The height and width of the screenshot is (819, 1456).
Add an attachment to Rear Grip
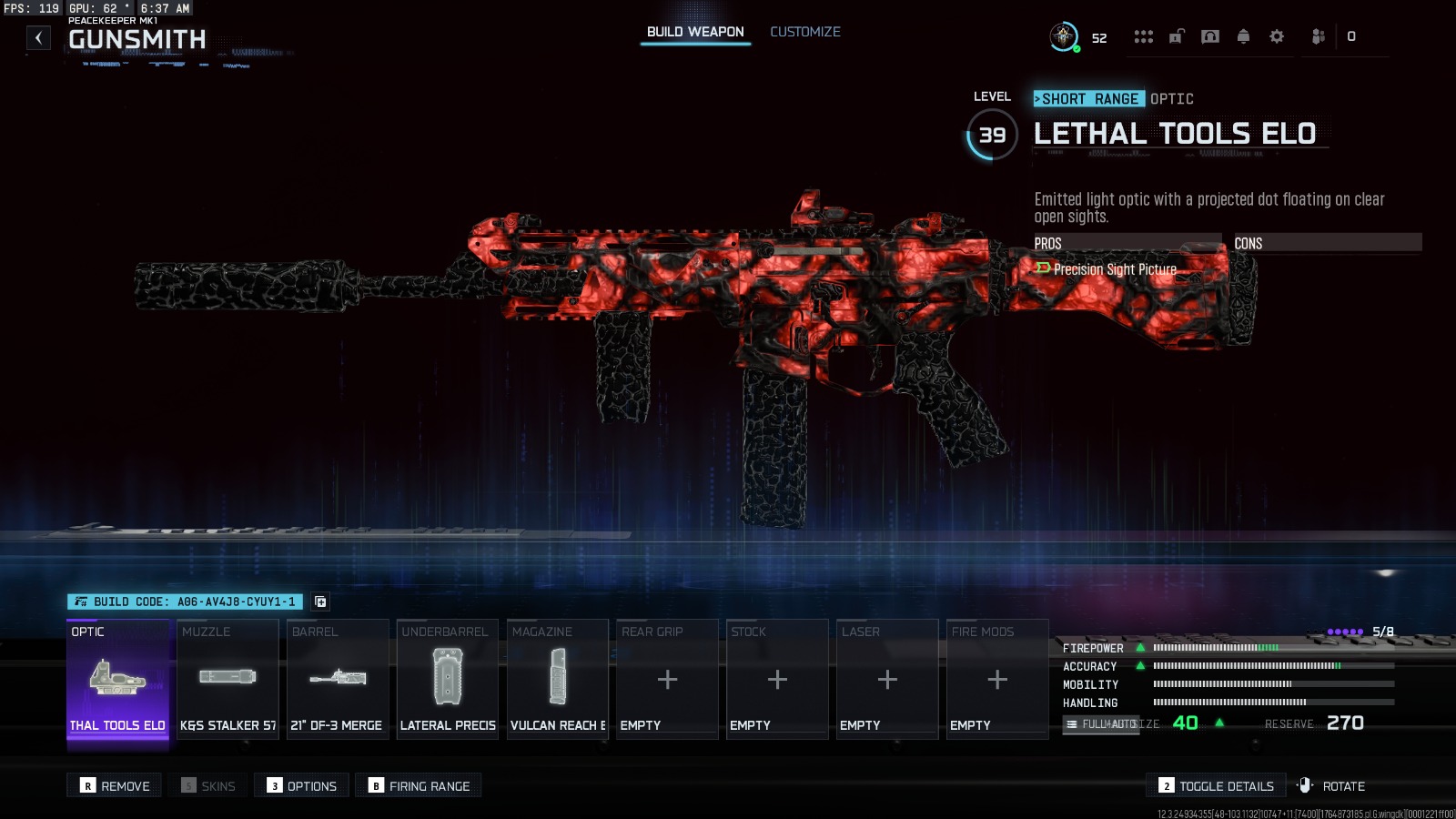click(667, 679)
